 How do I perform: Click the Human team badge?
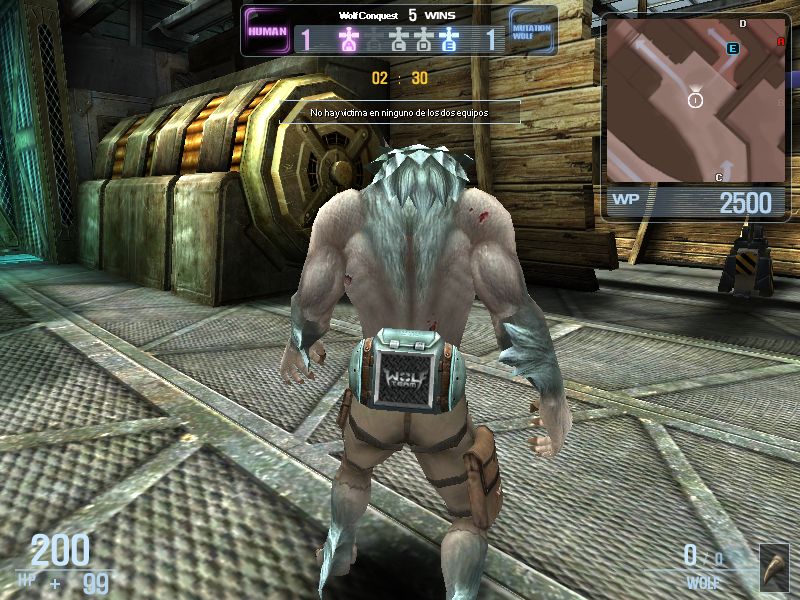267,31
